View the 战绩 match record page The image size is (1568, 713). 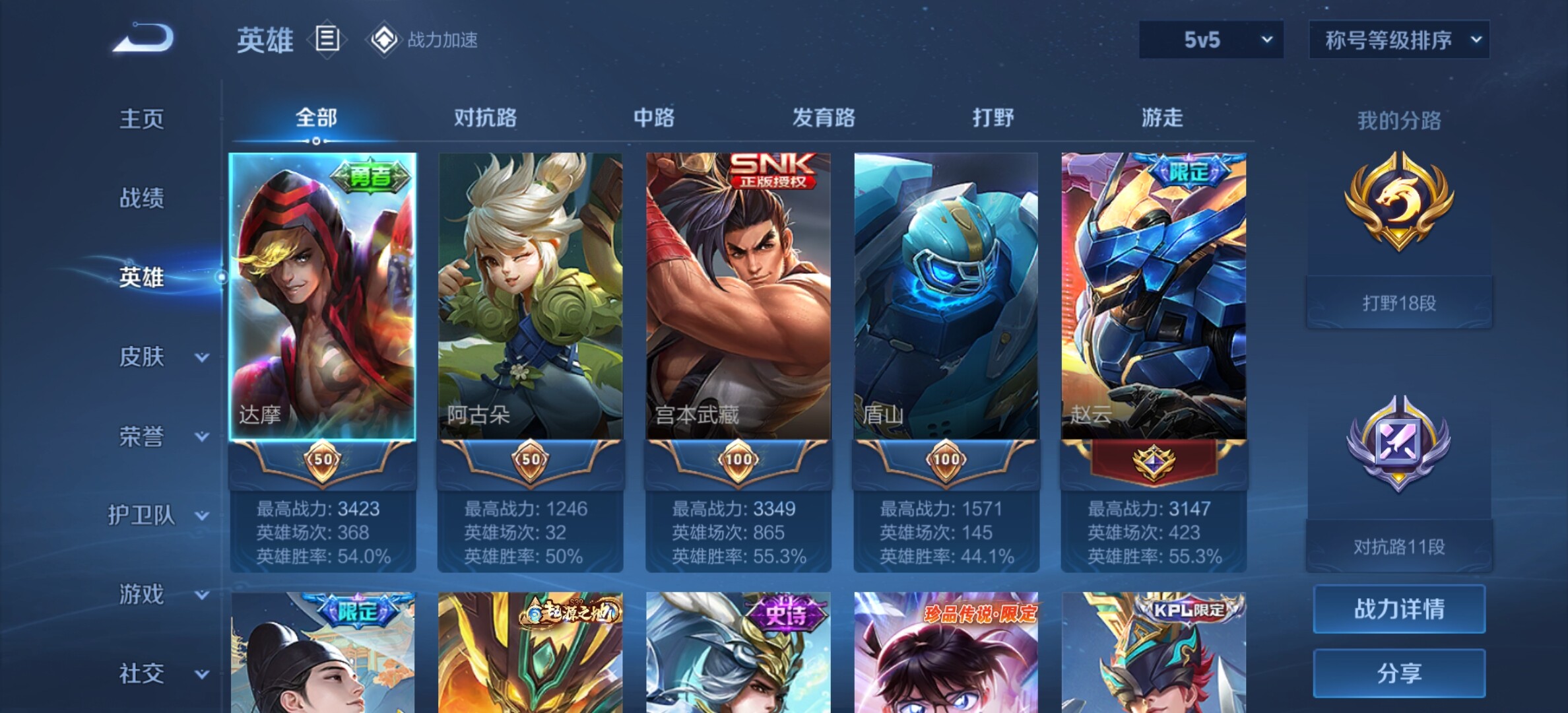point(141,198)
